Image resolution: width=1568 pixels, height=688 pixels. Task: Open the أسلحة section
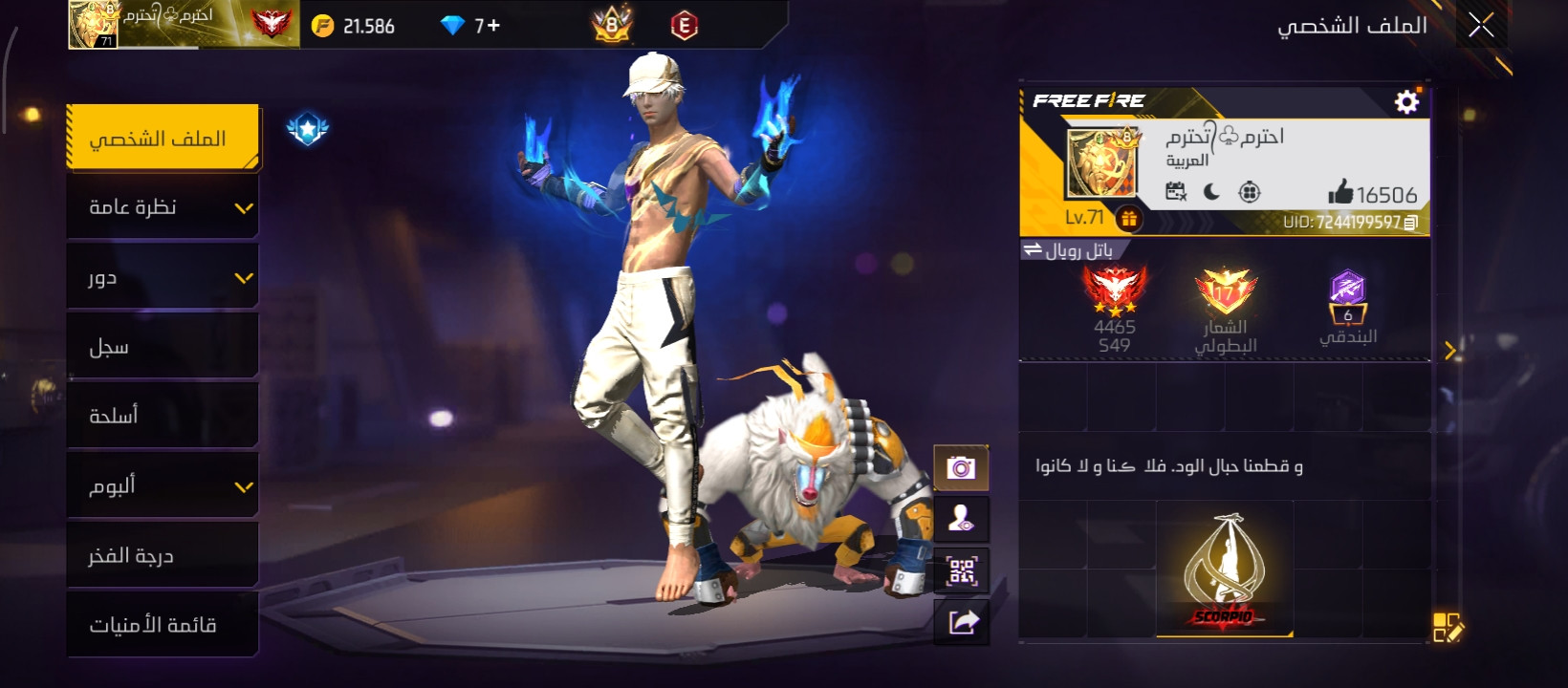[x=163, y=417]
